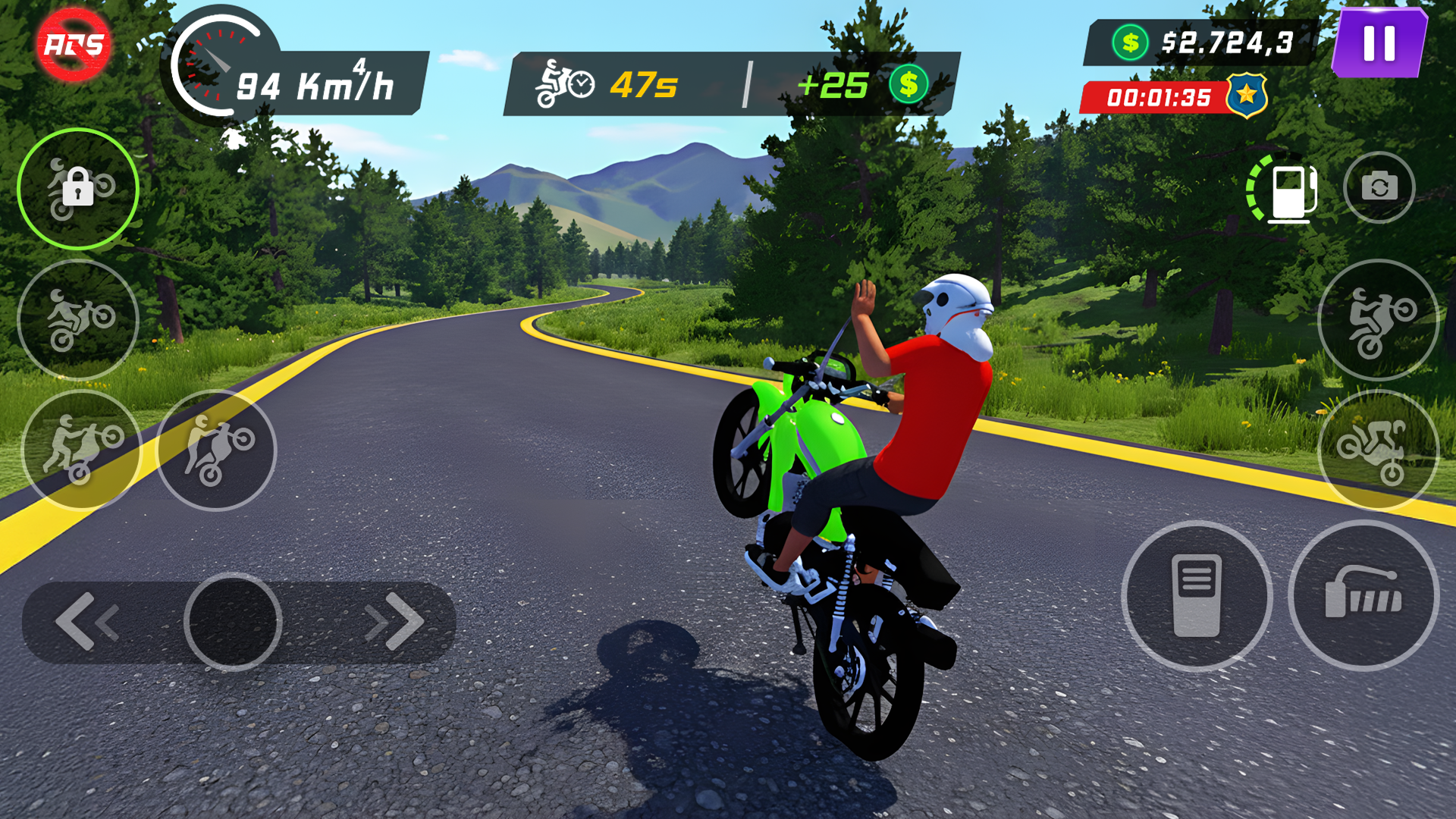The image size is (1456, 819).
Task: Perform the front-wheel stoppie stunt
Action: coord(1378,450)
